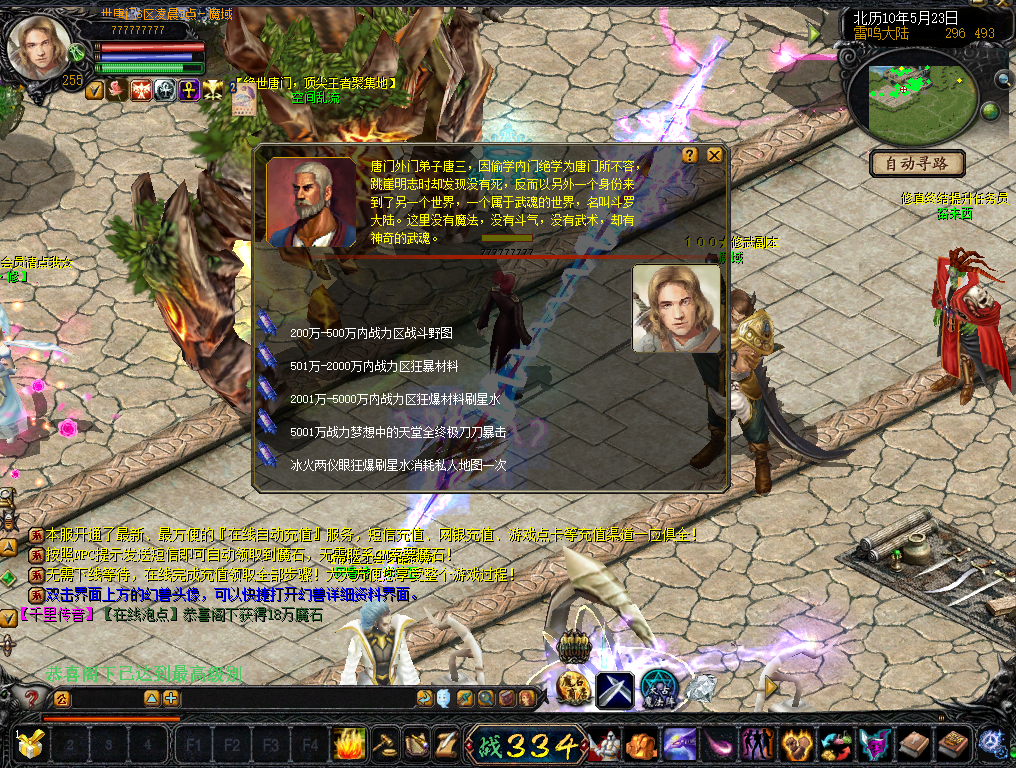This screenshot has width=1016, height=768.
Task: Open help with the dialogue's question-mark button
Action: coord(690,155)
